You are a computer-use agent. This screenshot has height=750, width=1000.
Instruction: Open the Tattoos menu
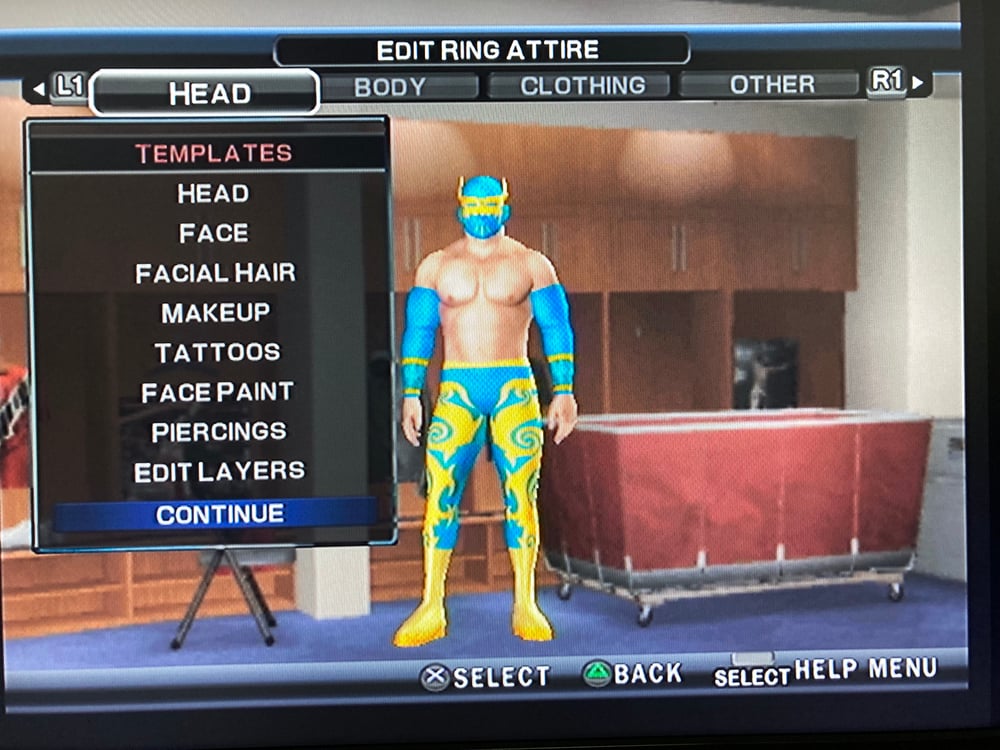tap(217, 352)
